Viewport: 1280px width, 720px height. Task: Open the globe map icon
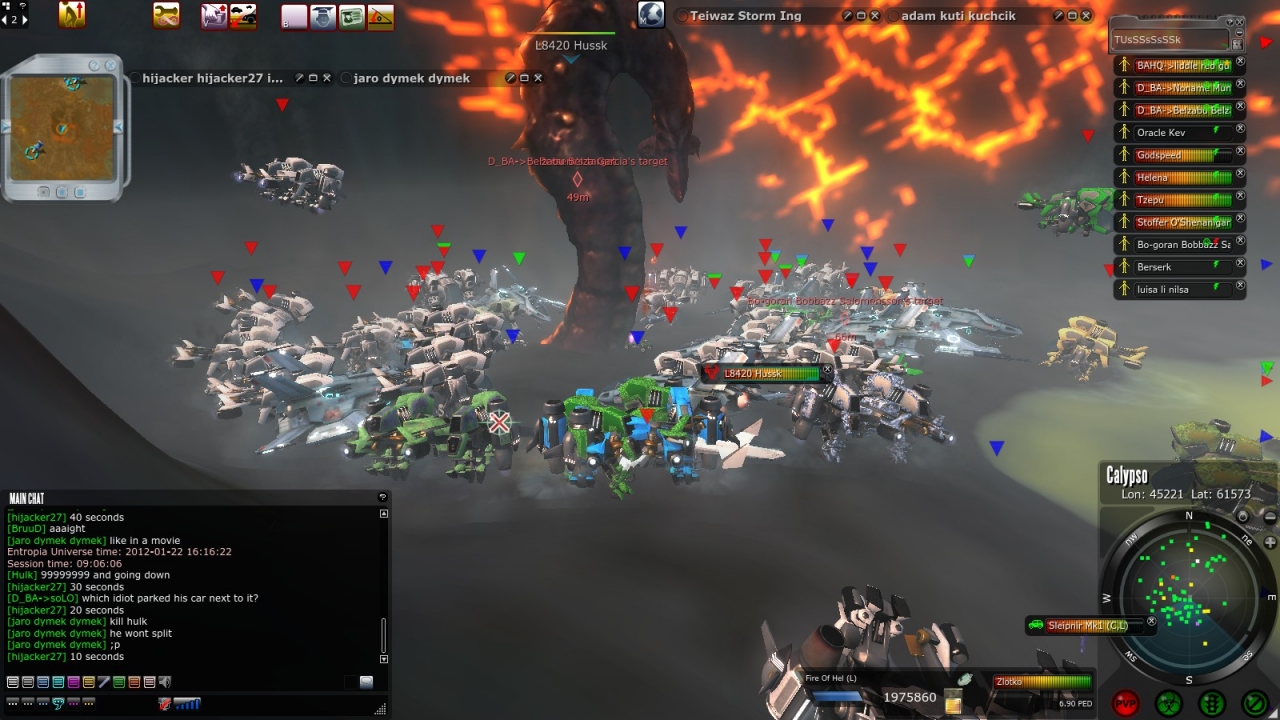pyautogui.click(x=651, y=15)
